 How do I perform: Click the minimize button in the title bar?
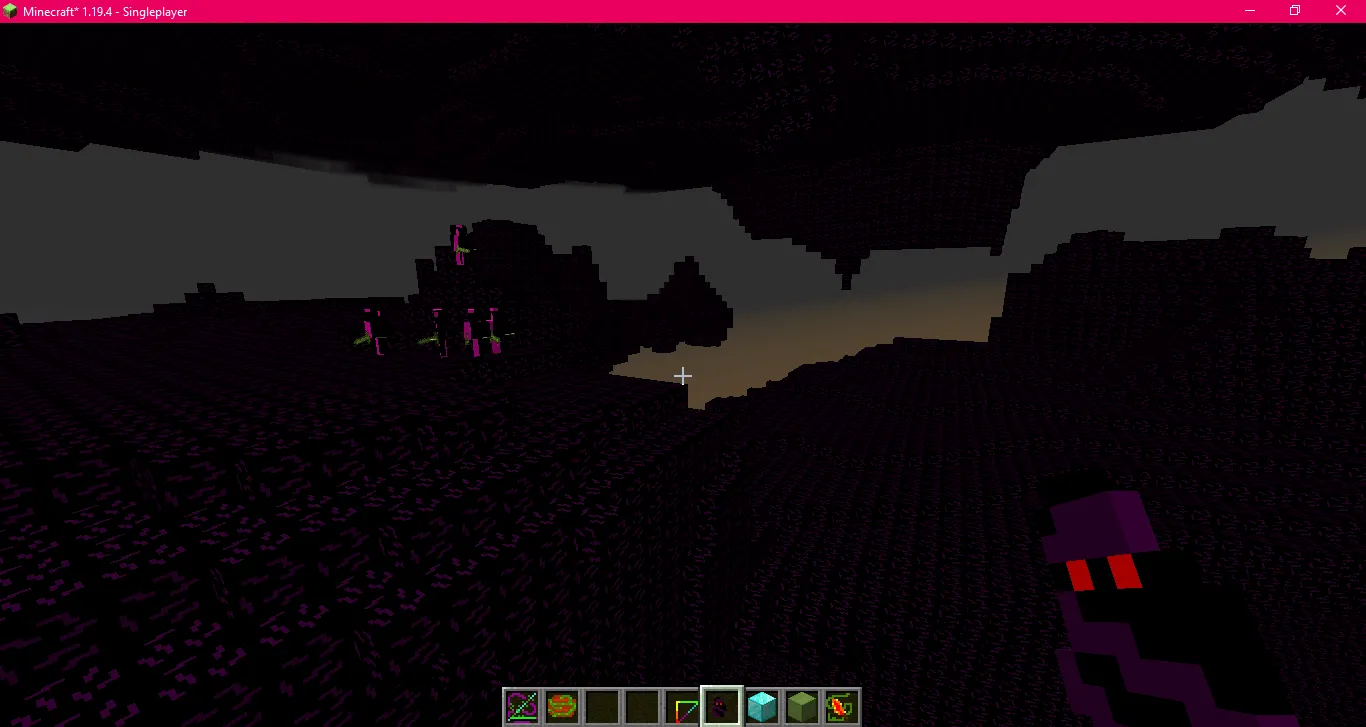tap(1248, 11)
